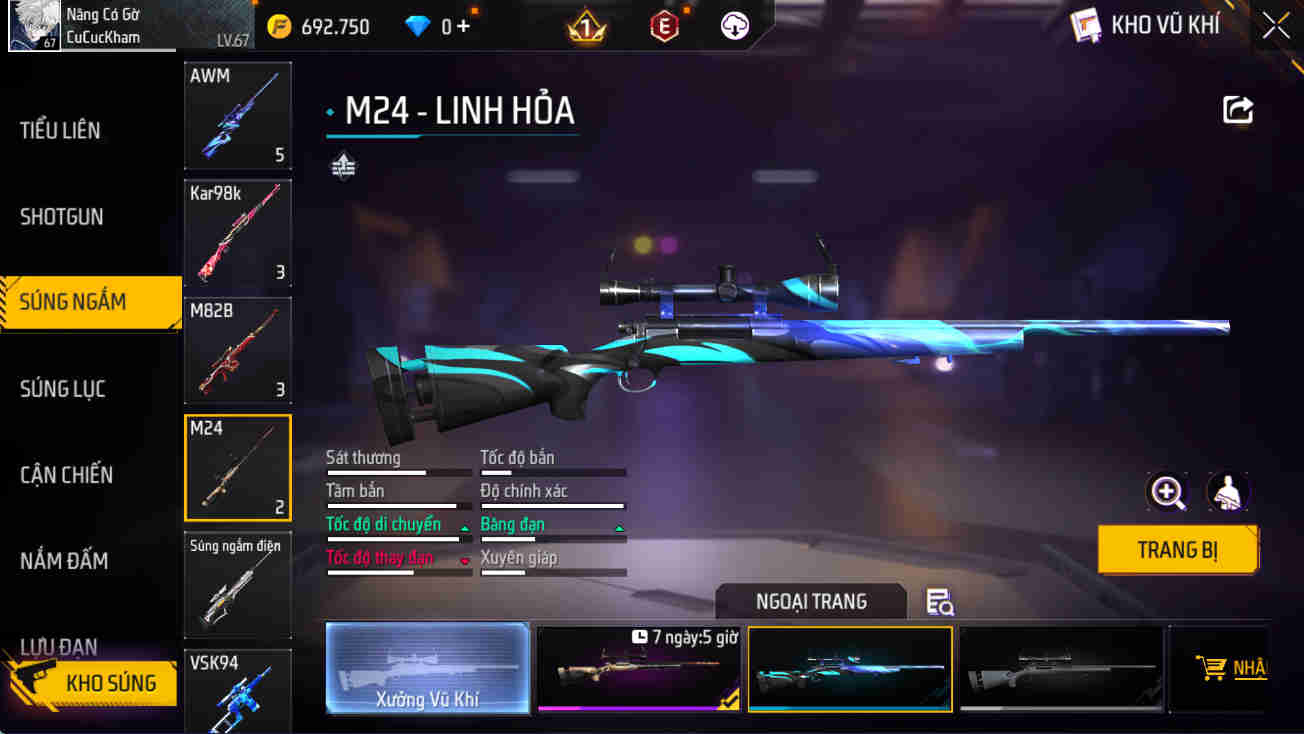
Task: Click the upgrade badge under the weapon title
Action: pos(343,164)
